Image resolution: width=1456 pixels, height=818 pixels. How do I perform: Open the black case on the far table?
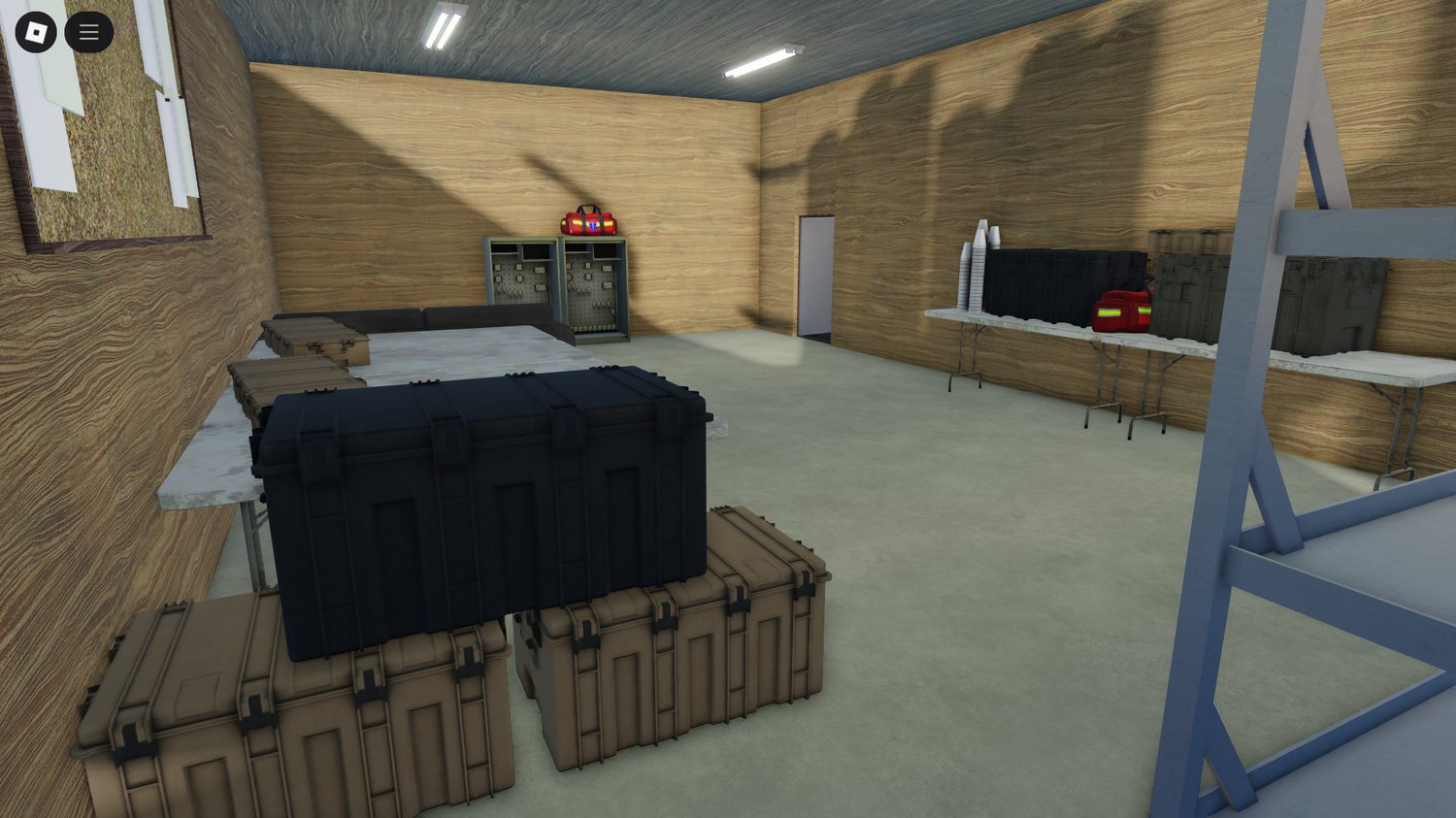tap(1058, 281)
